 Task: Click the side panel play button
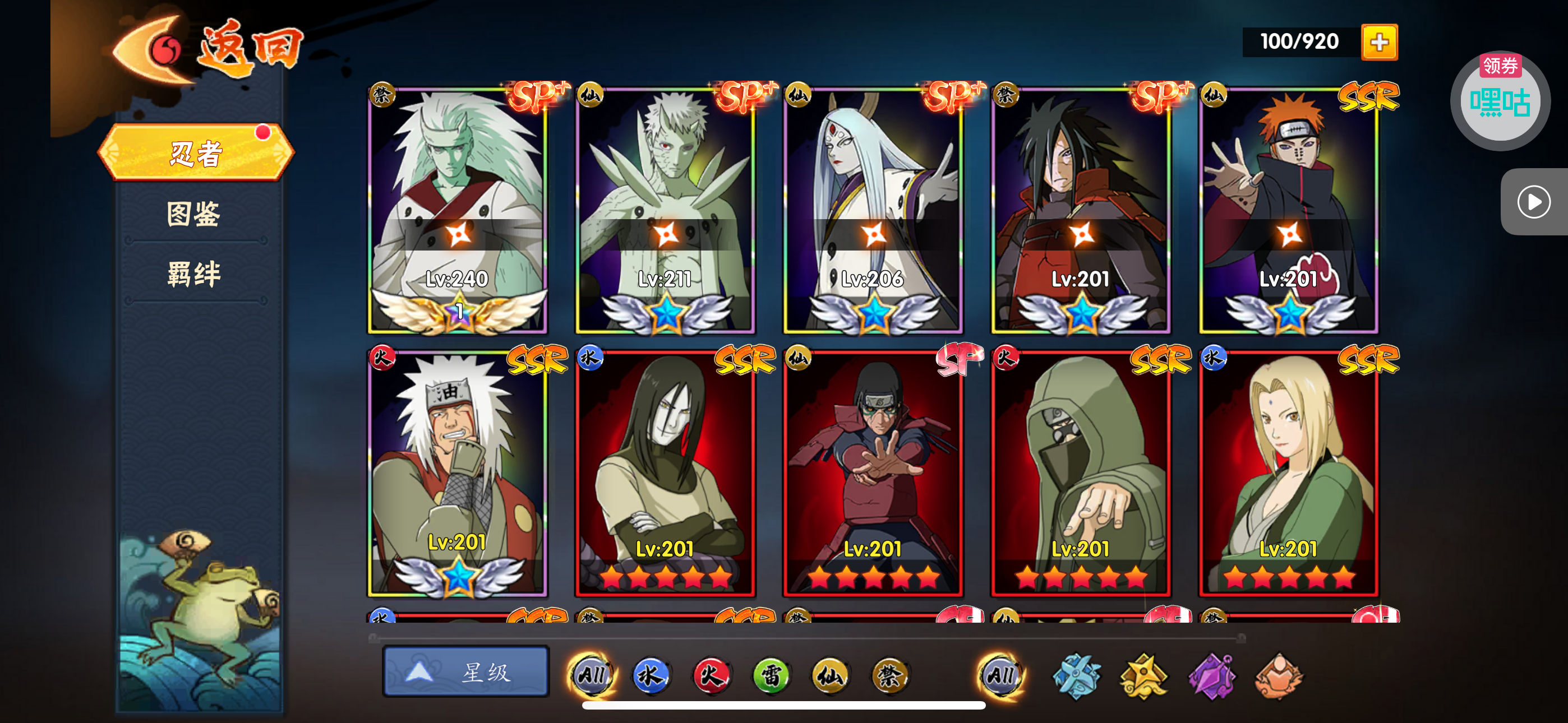pyautogui.click(x=1533, y=202)
